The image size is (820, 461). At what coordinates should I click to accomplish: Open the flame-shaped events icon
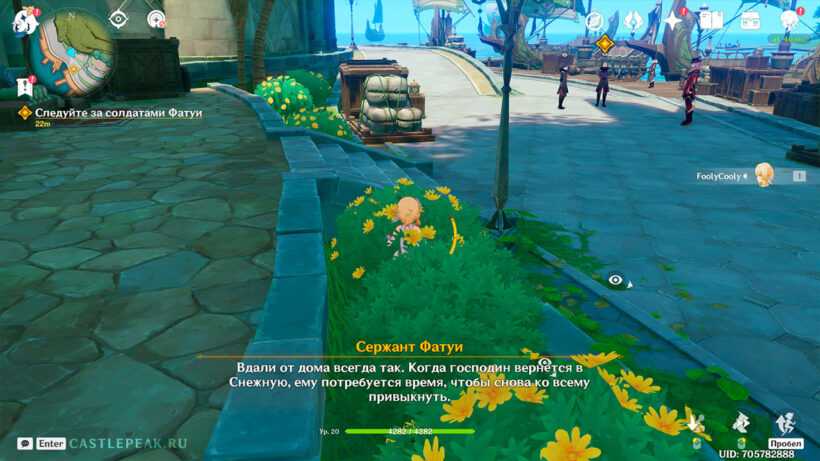pyautogui.click(x=633, y=21)
